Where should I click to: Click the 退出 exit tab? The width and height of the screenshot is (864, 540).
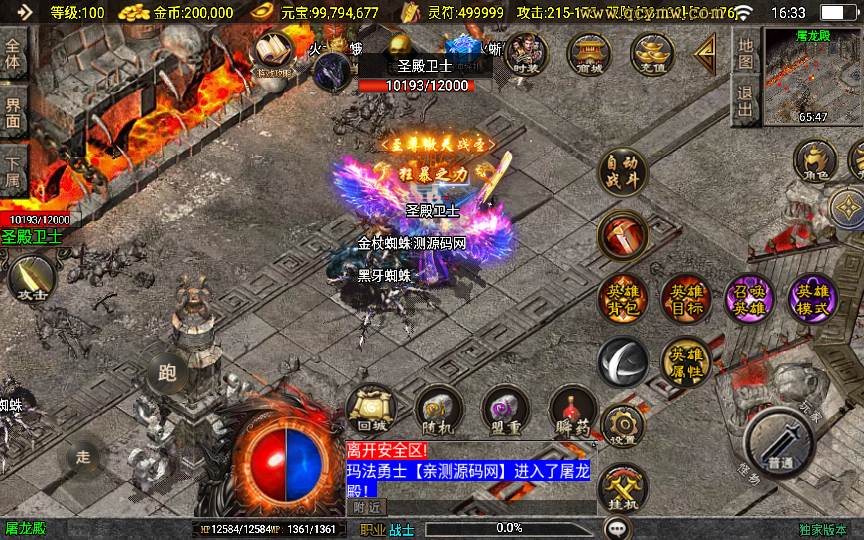[x=745, y=100]
